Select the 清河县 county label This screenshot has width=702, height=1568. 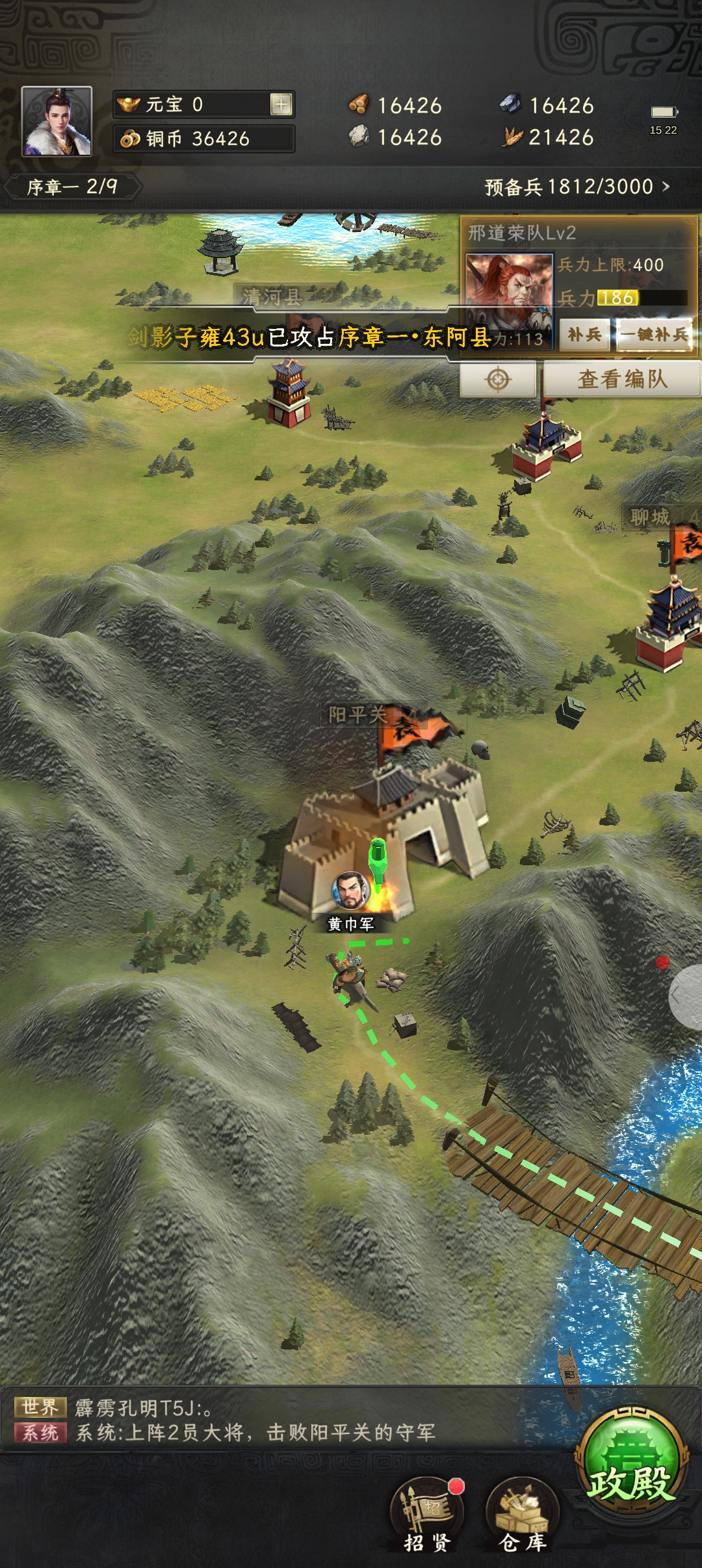pos(272,297)
